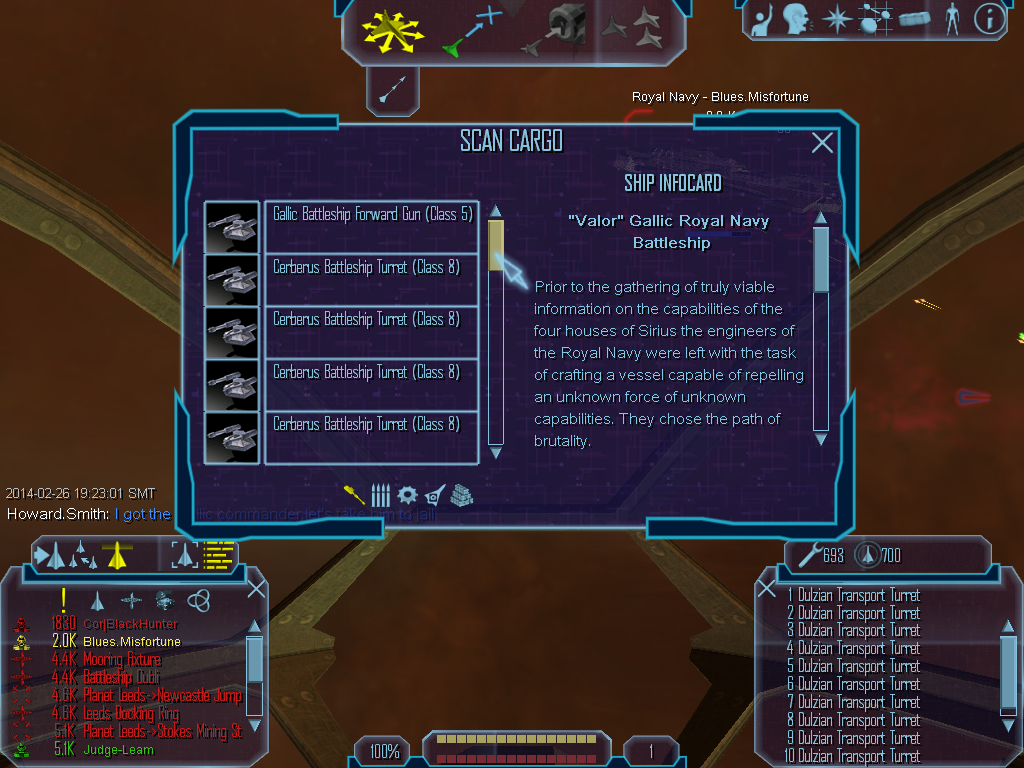Image resolution: width=1024 pixels, height=768 pixels.
Task: Open the stacked crates commodities filter
Action: point(461,494)
